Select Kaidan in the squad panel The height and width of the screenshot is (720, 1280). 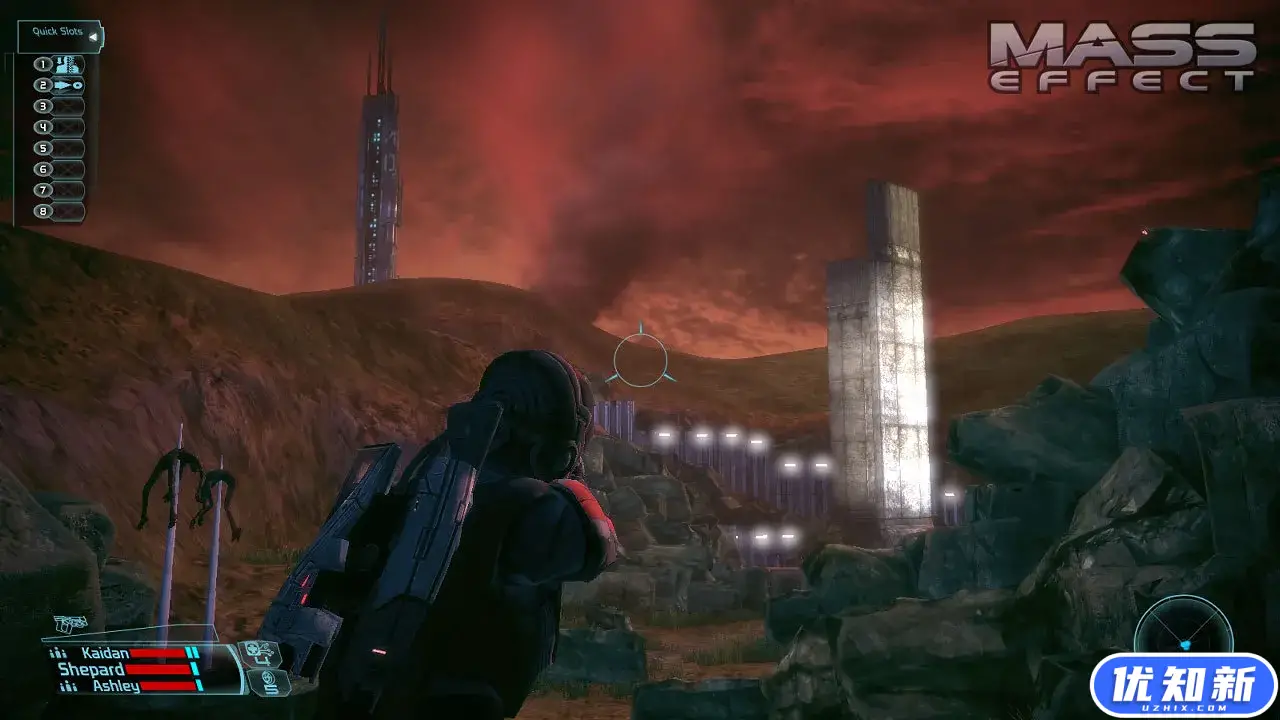[x=105, y=653]
